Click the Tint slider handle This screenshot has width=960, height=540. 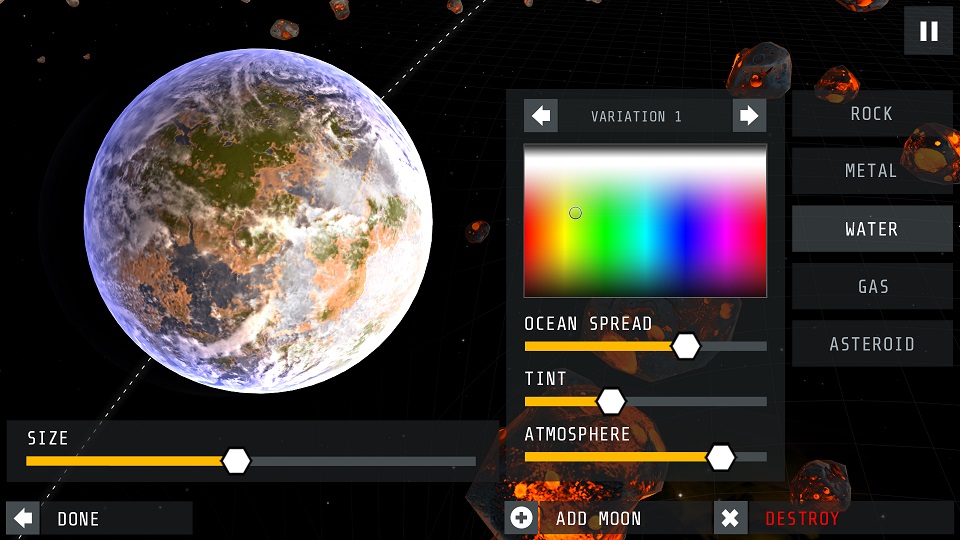pos(611,401)
